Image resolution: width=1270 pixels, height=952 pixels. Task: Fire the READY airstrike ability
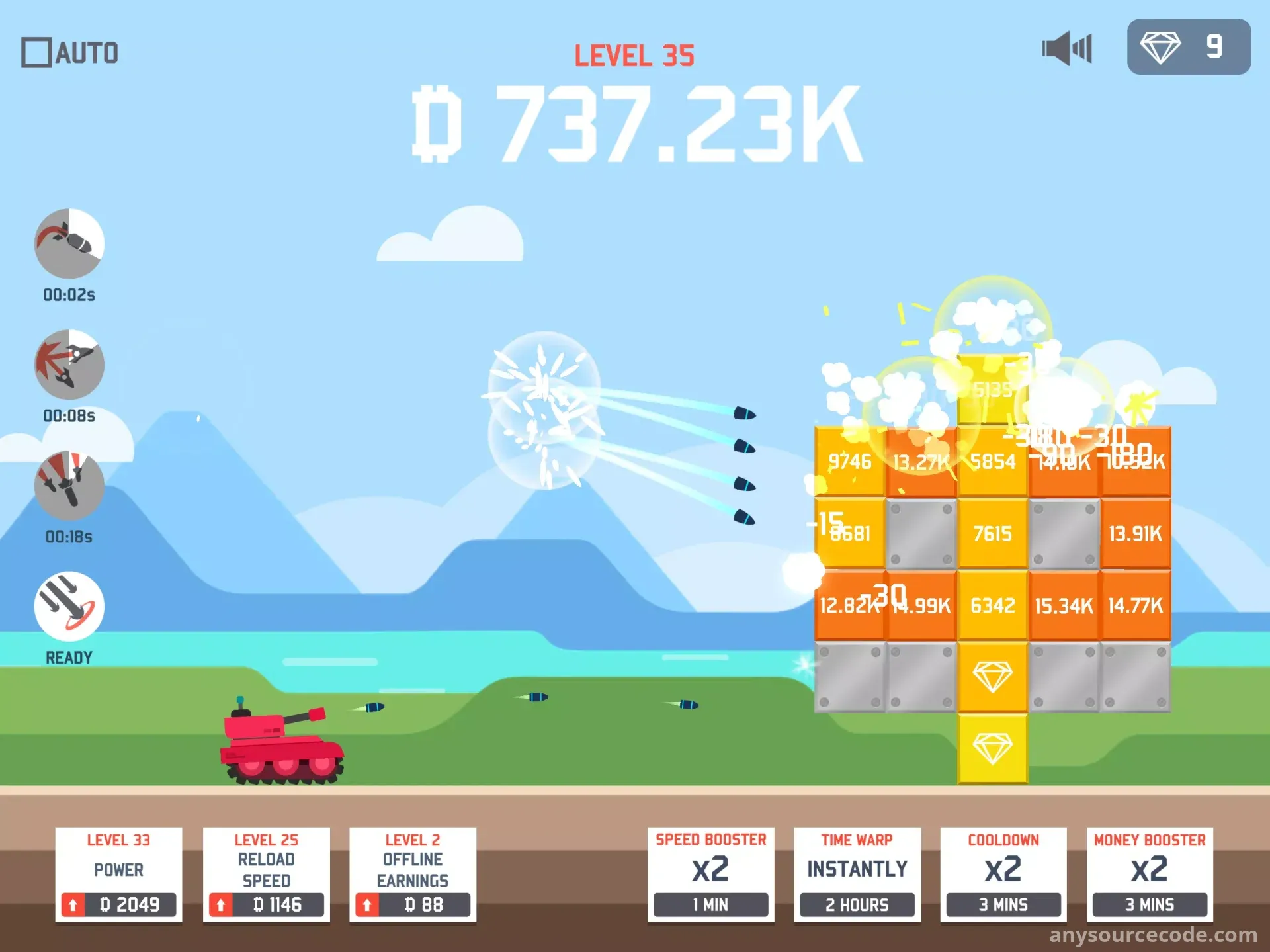pyautogui.click(x=69, y=606)
